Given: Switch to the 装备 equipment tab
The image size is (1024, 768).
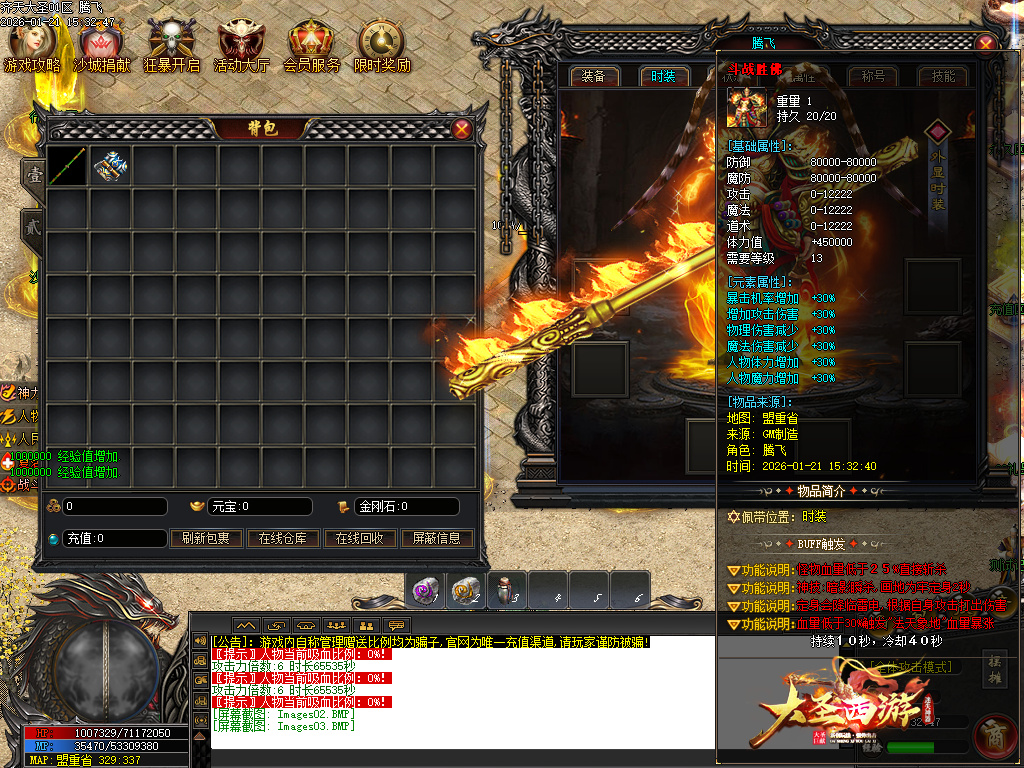Looking at the screenshot, I should (x=593, y=76).
